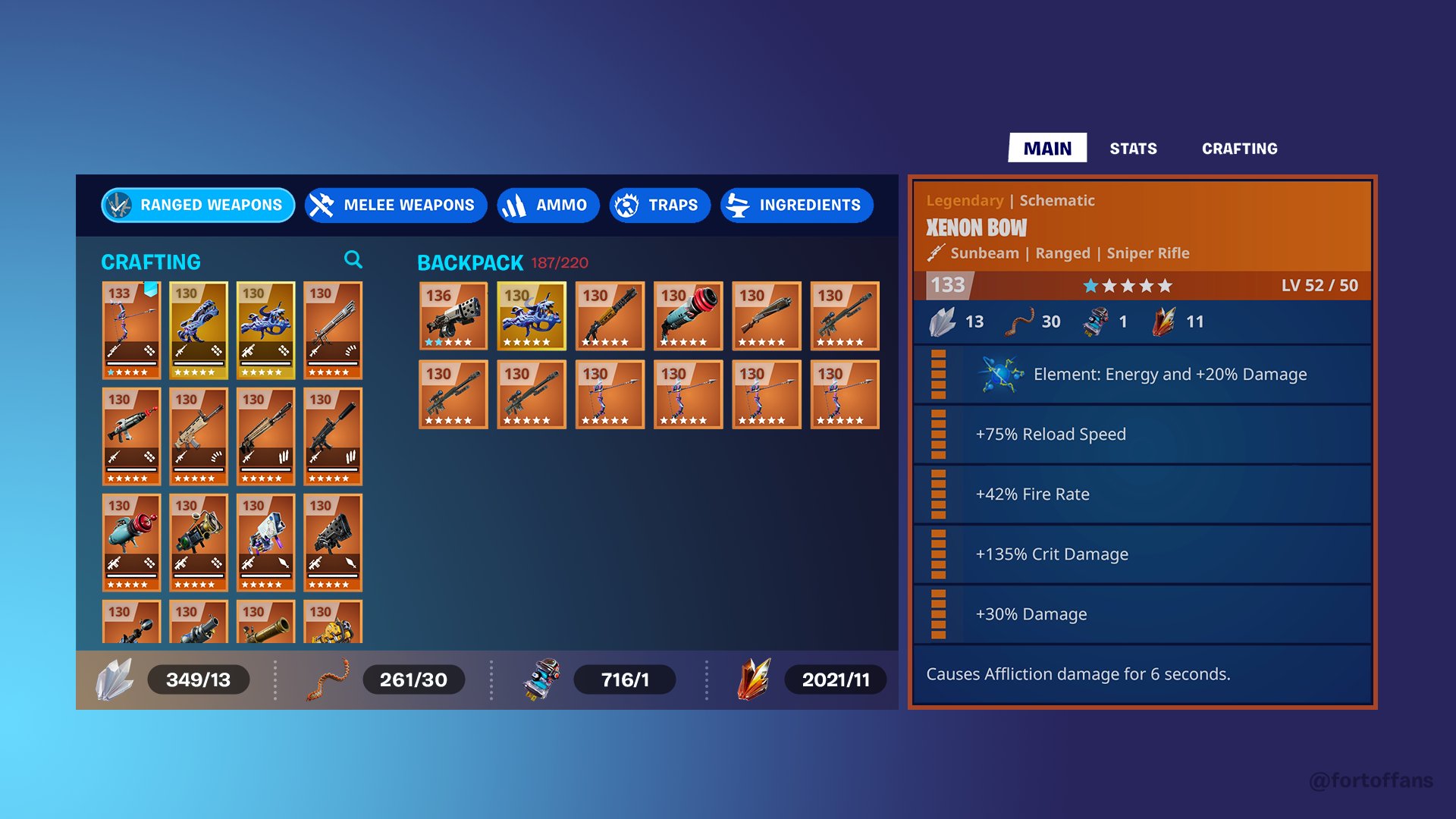Switch to the Ammo category

(548, 205)
